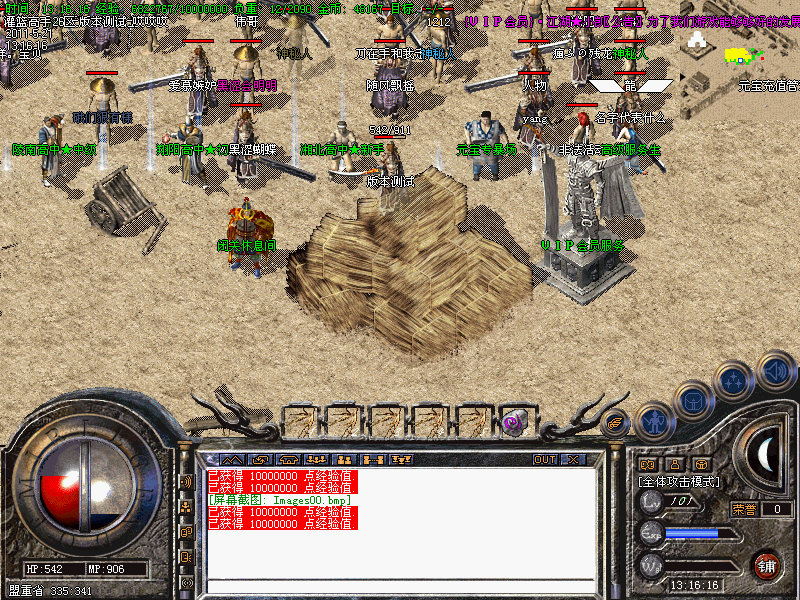Close the panel with the X button
800x600 pixels.
(x=573, y=459)
